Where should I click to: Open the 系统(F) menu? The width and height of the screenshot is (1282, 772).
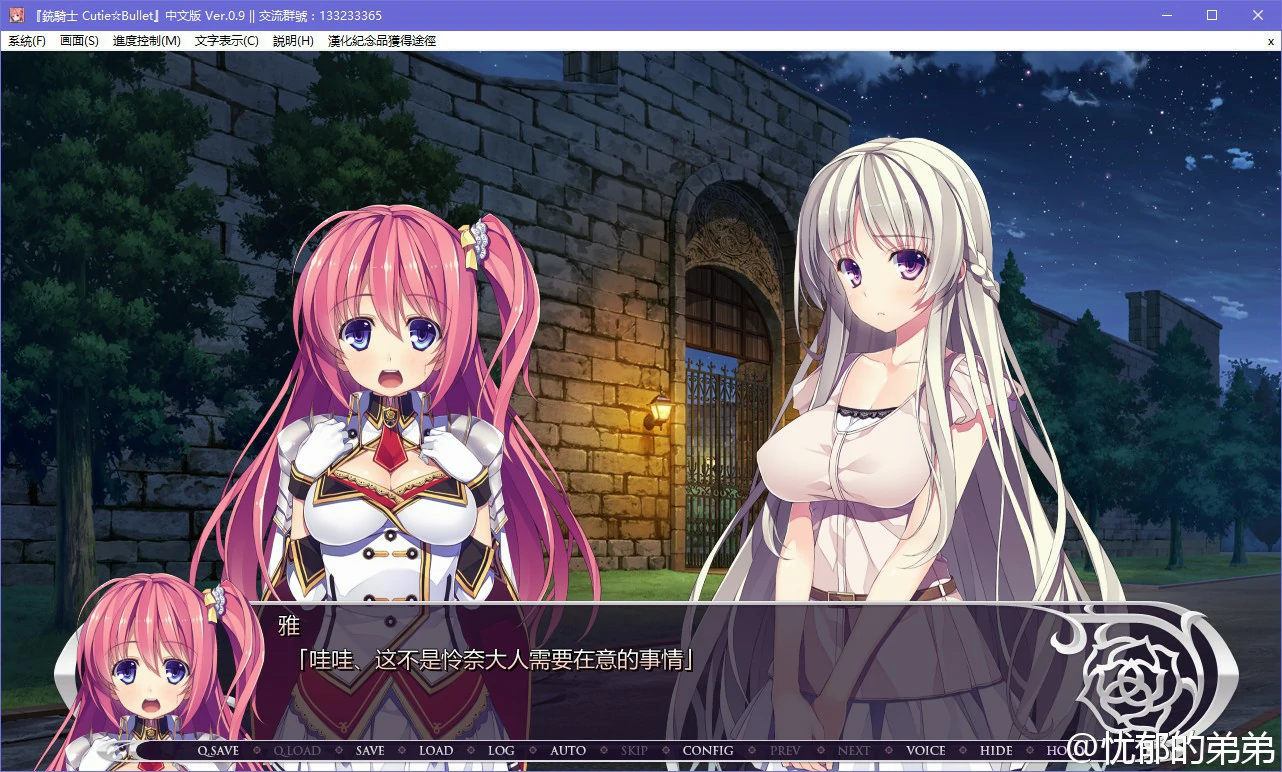[27, 41]
